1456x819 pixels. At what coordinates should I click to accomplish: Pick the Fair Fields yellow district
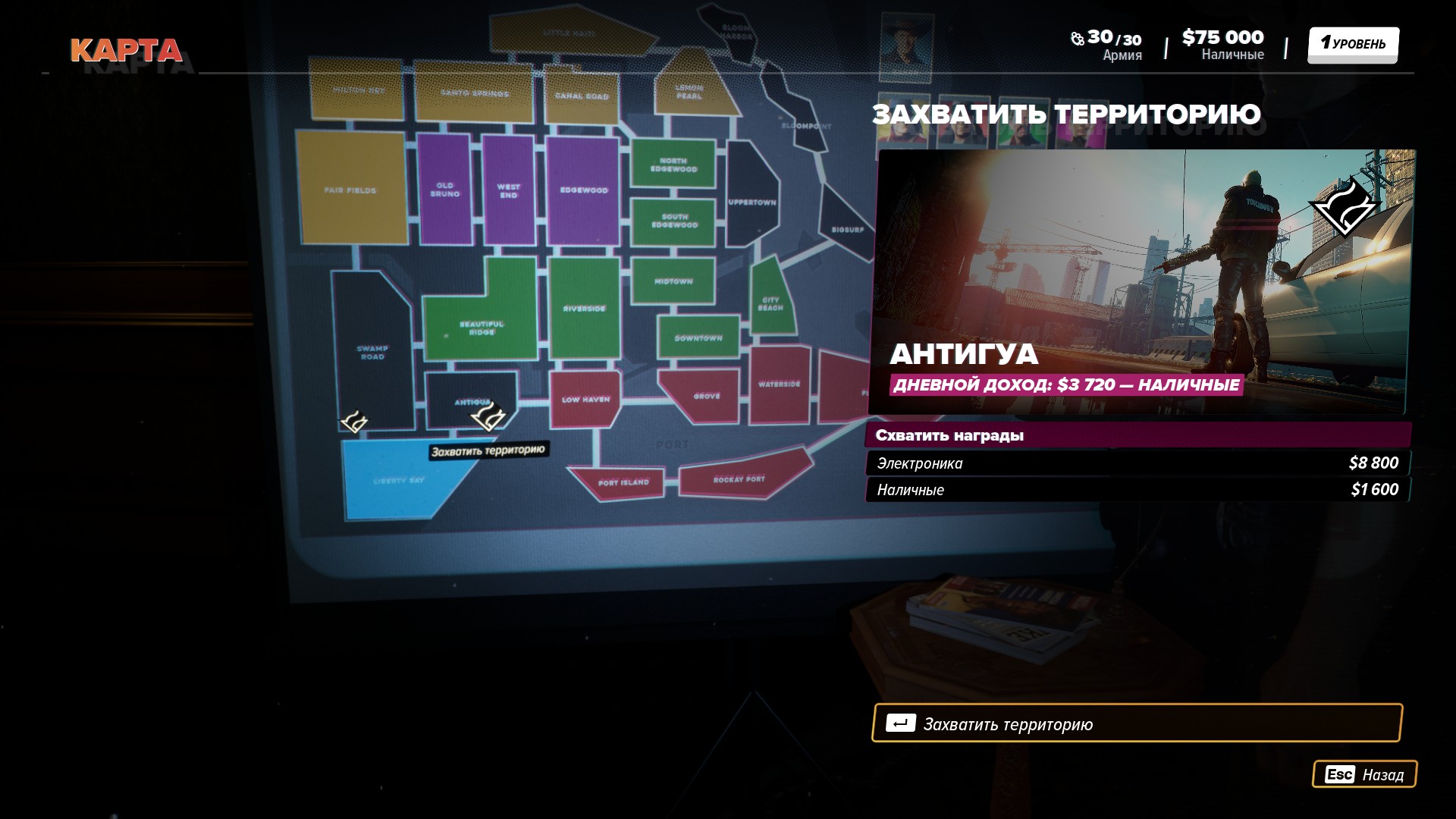point(350,190)
